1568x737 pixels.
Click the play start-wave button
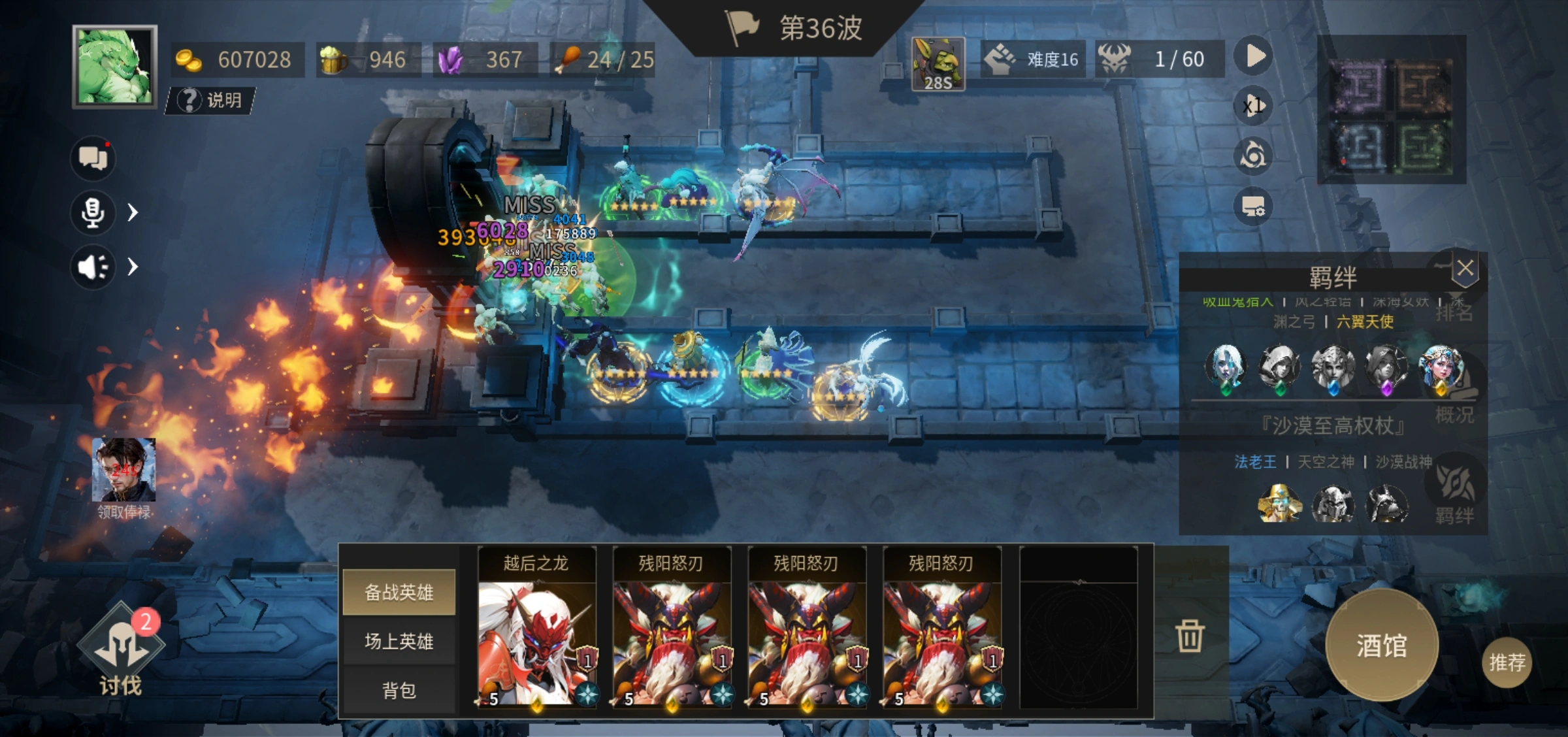(1254, 56)
